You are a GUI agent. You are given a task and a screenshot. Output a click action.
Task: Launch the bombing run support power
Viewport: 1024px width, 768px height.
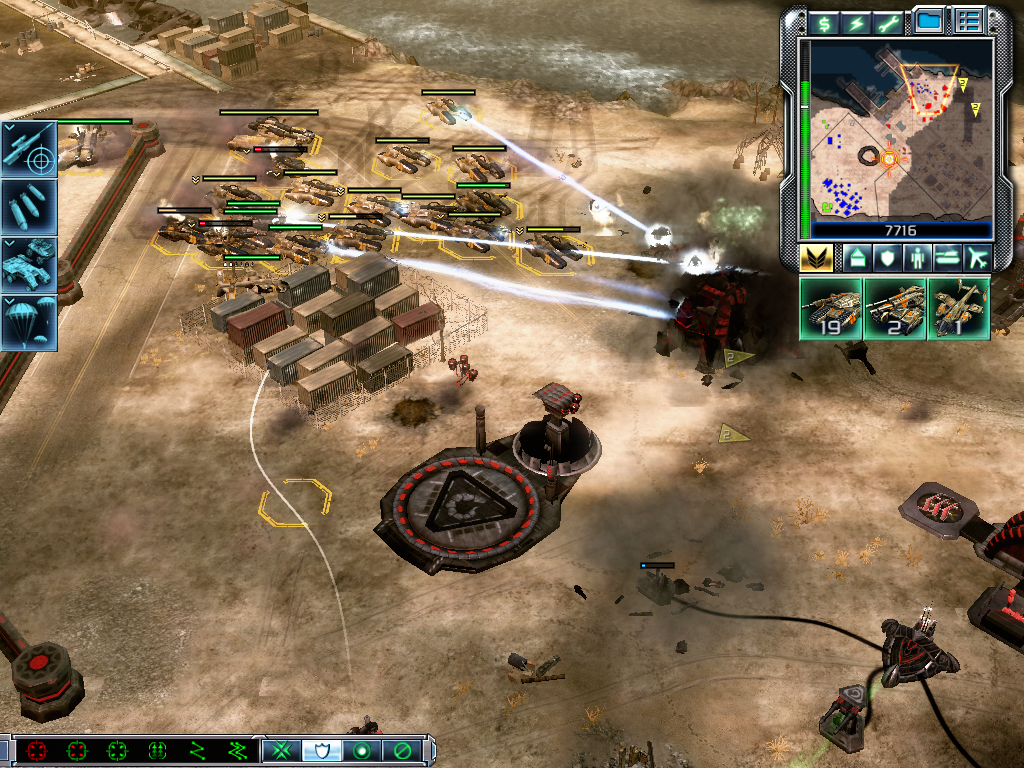click(x=29, y=207)
